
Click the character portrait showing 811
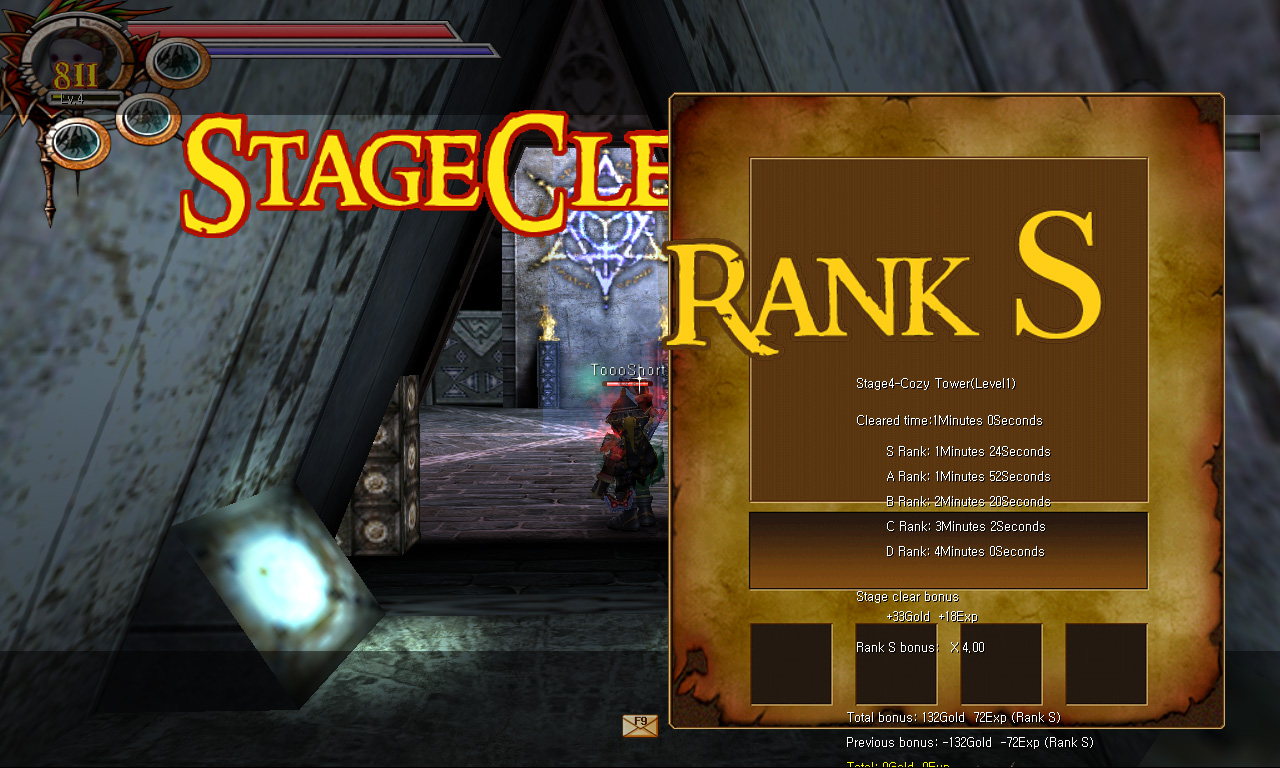point(78,62)
